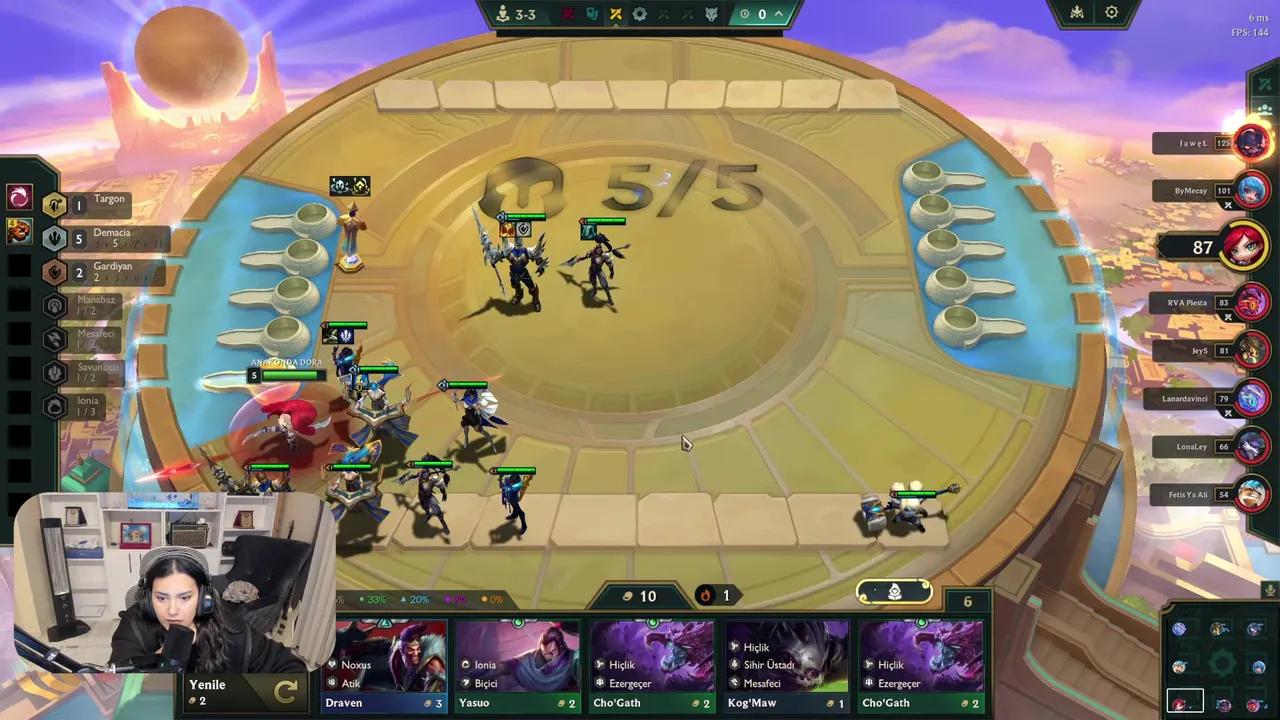Select the Ionia trait entry
The height and width of the screenshot is (720, 1280).
85,405
